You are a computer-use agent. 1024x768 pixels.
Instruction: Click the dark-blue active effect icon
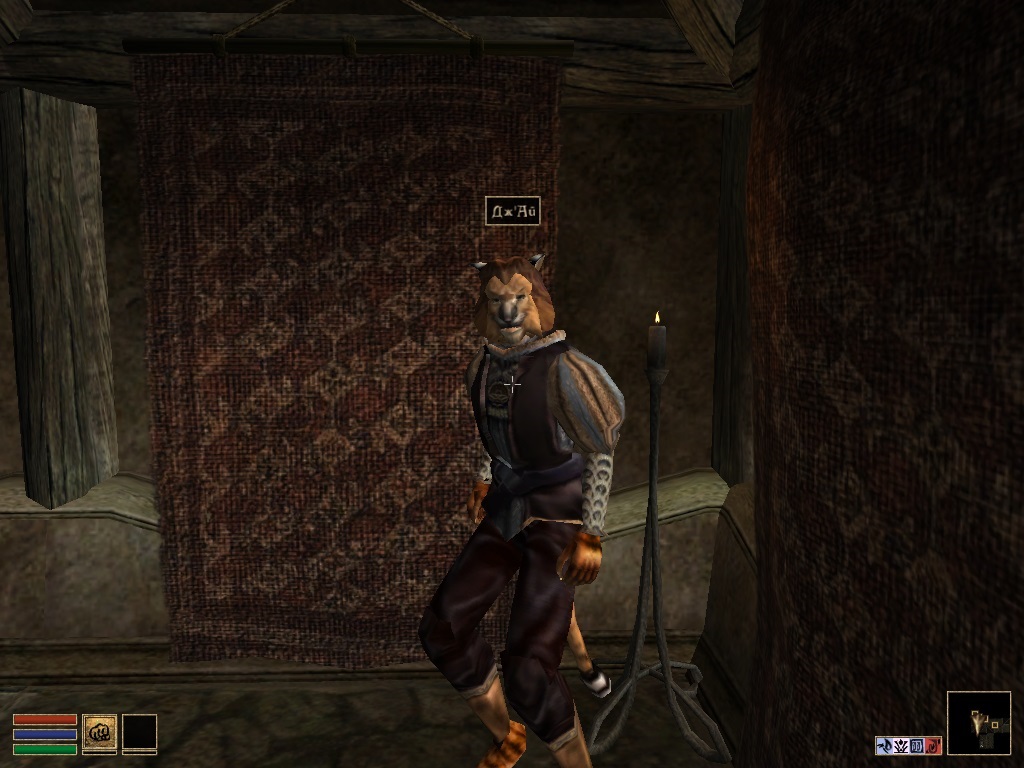point(916,745)
